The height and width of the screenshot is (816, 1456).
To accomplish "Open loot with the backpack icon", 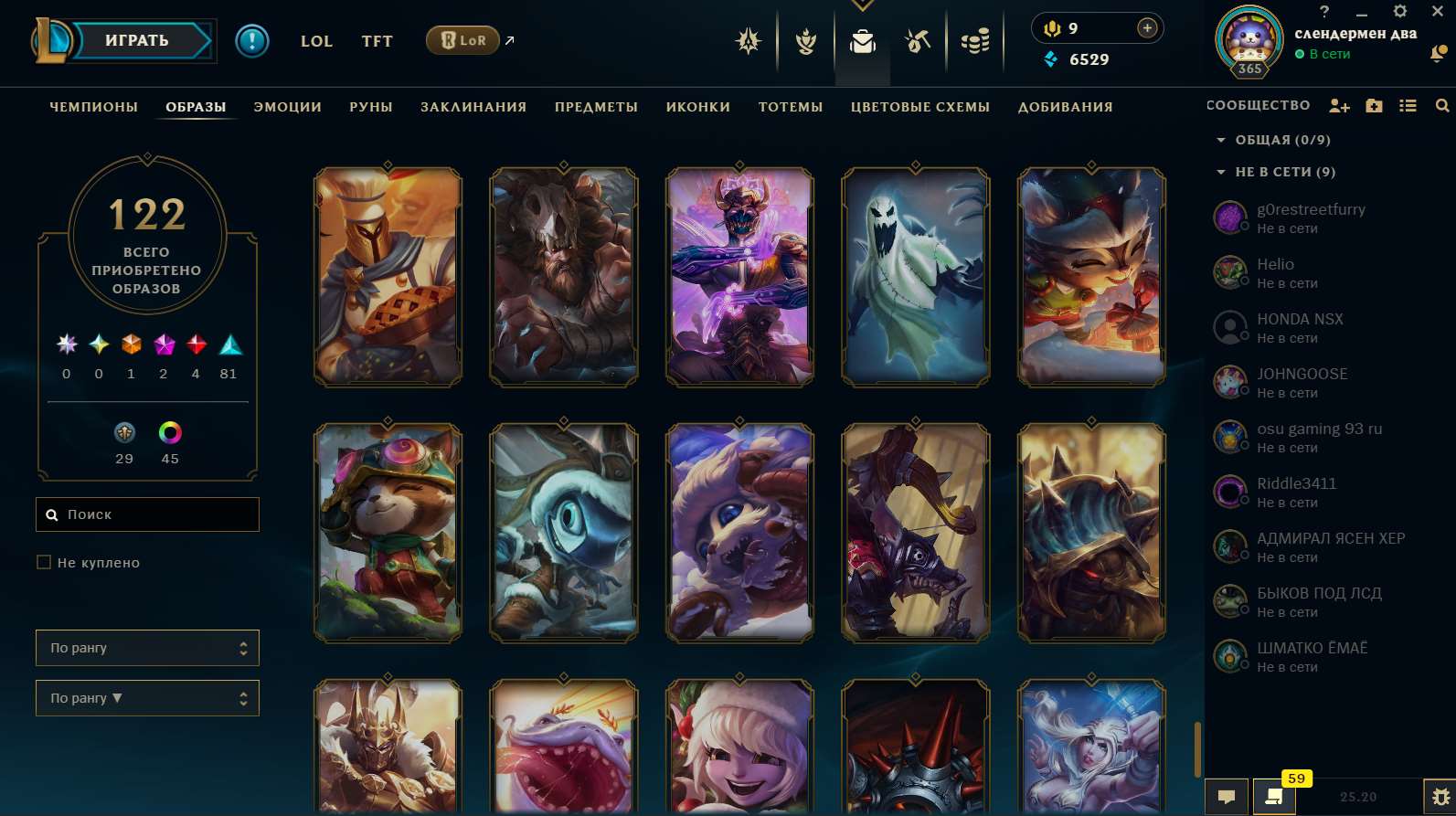I will pyautogui.click(x=862, y=41).
